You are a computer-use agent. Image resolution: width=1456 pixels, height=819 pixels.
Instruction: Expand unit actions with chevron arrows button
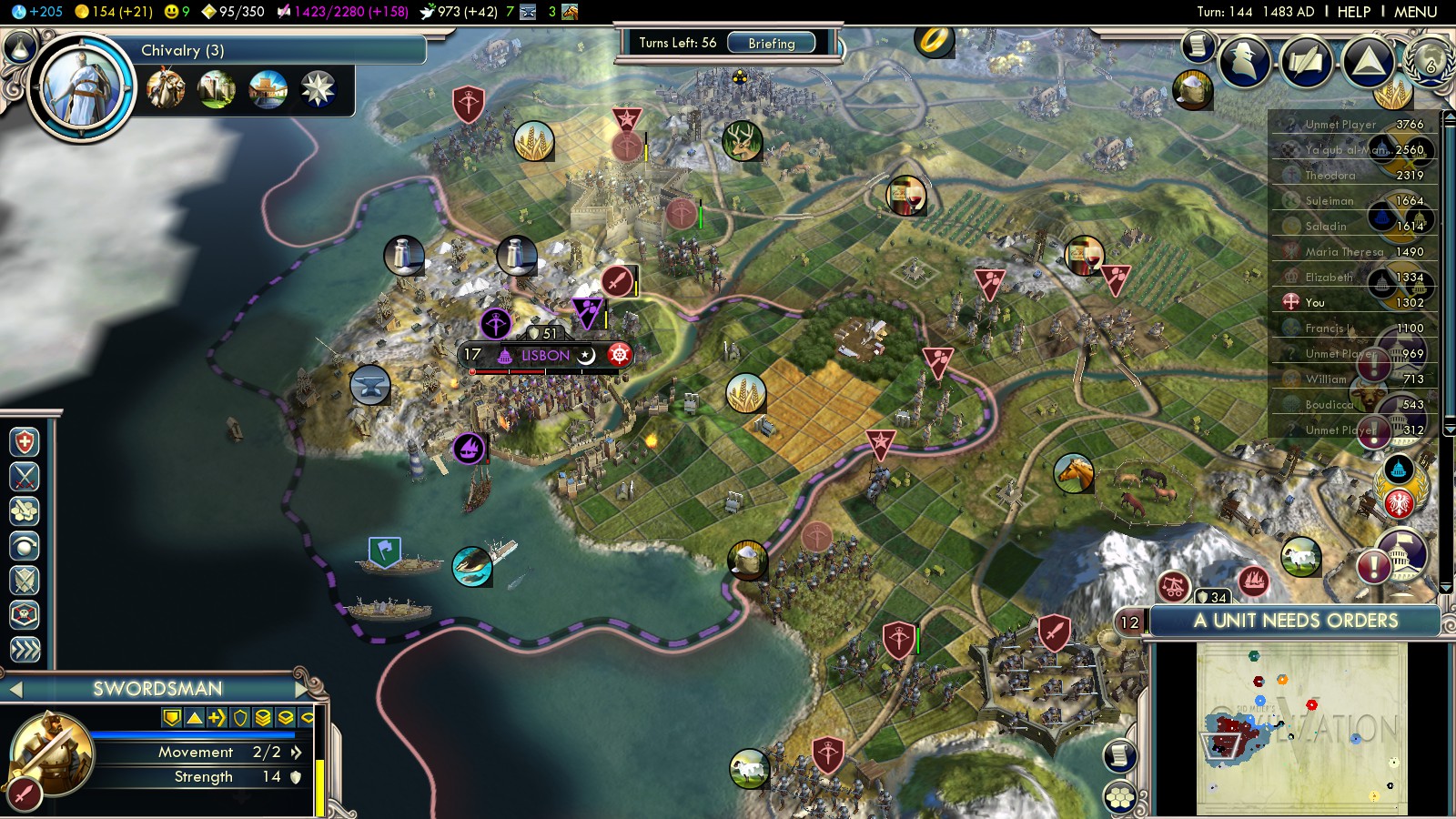point(25,649)
